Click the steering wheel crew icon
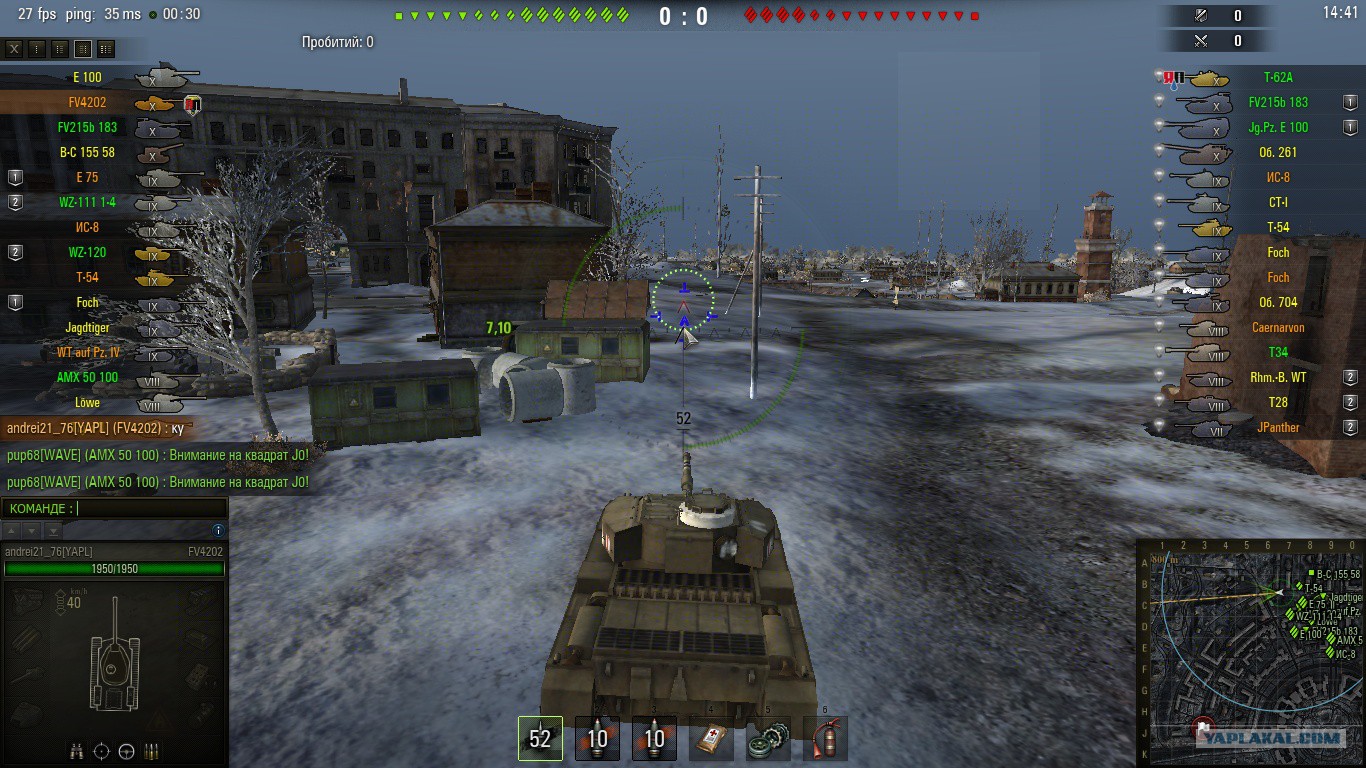 (x=127, y=751)
